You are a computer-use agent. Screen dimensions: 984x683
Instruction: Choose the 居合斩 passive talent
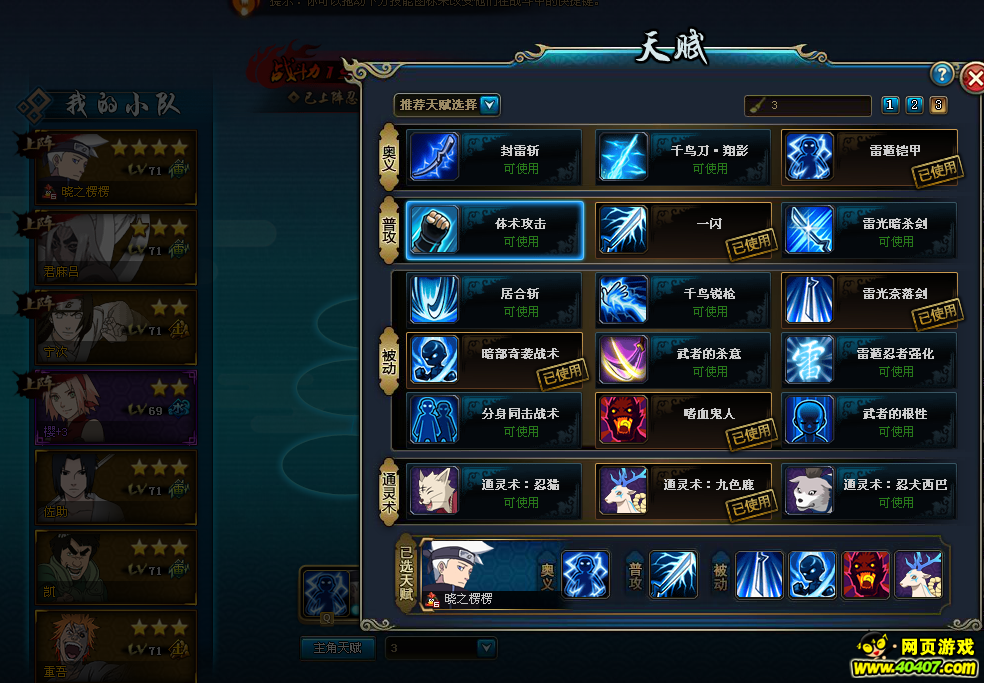pyautogui.click(x=494, y=300)
